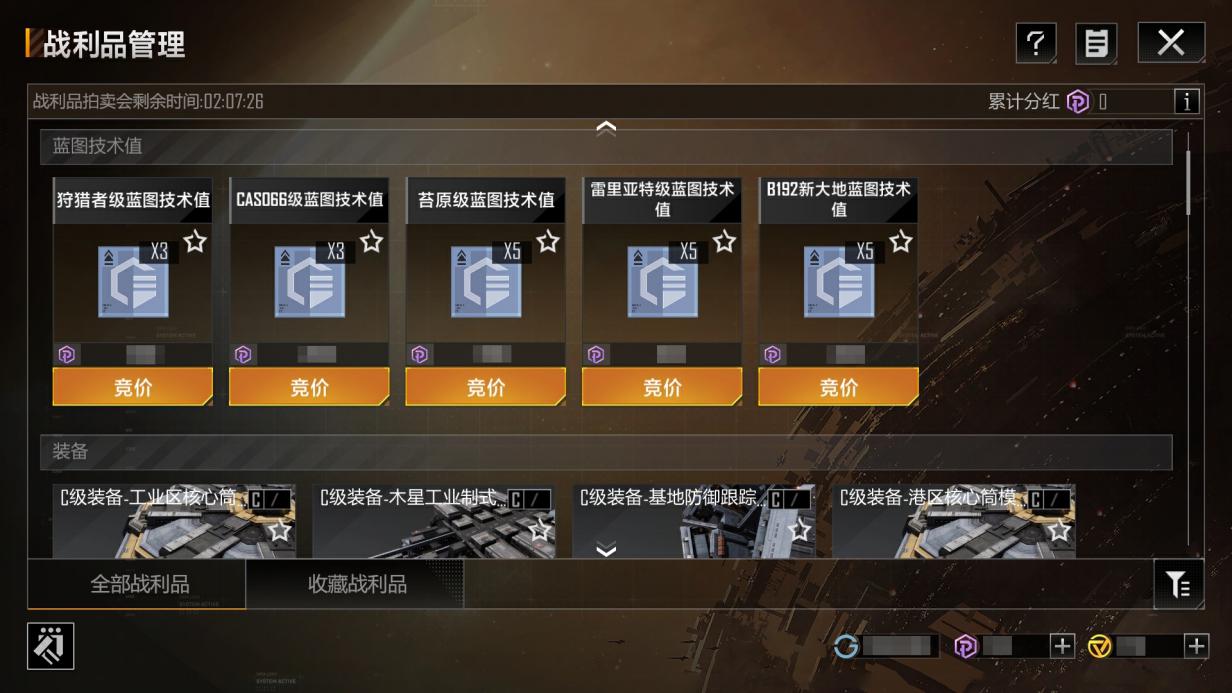Show cumulative dividend info
The image size is (1232, 693).
pyautogui.click(x=1186, y=101)
